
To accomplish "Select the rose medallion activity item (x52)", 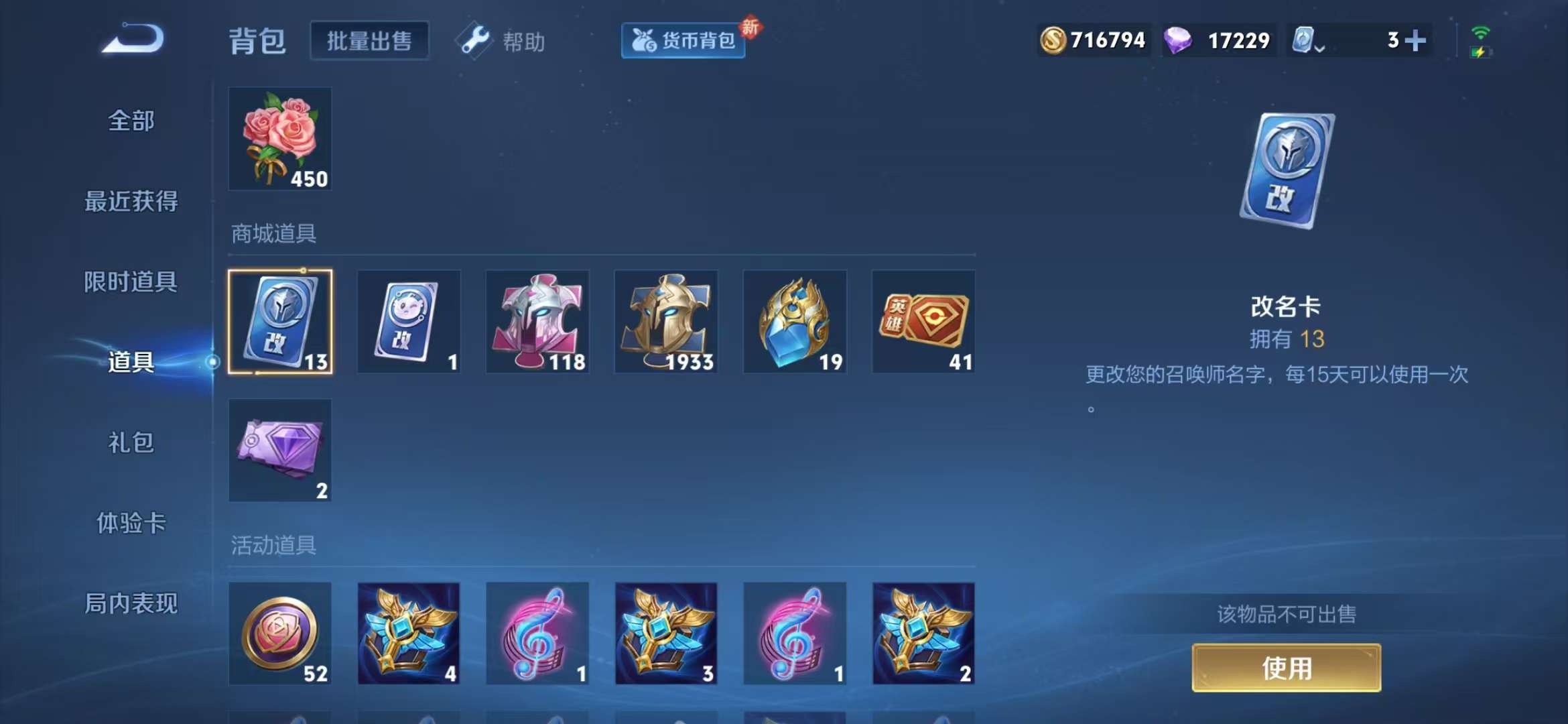I will pos(281,633).
